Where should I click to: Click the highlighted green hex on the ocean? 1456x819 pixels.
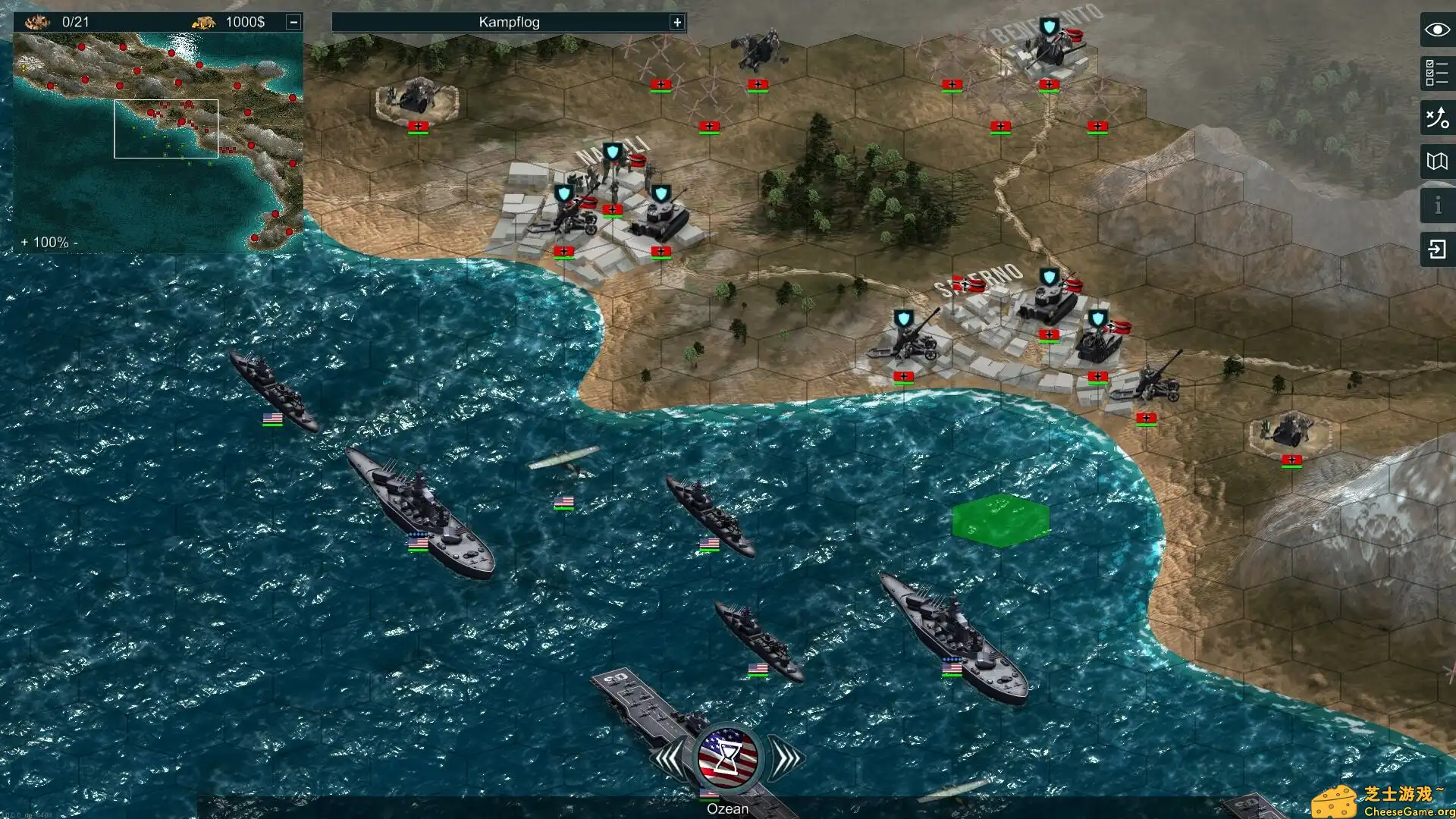[1001, 519]
